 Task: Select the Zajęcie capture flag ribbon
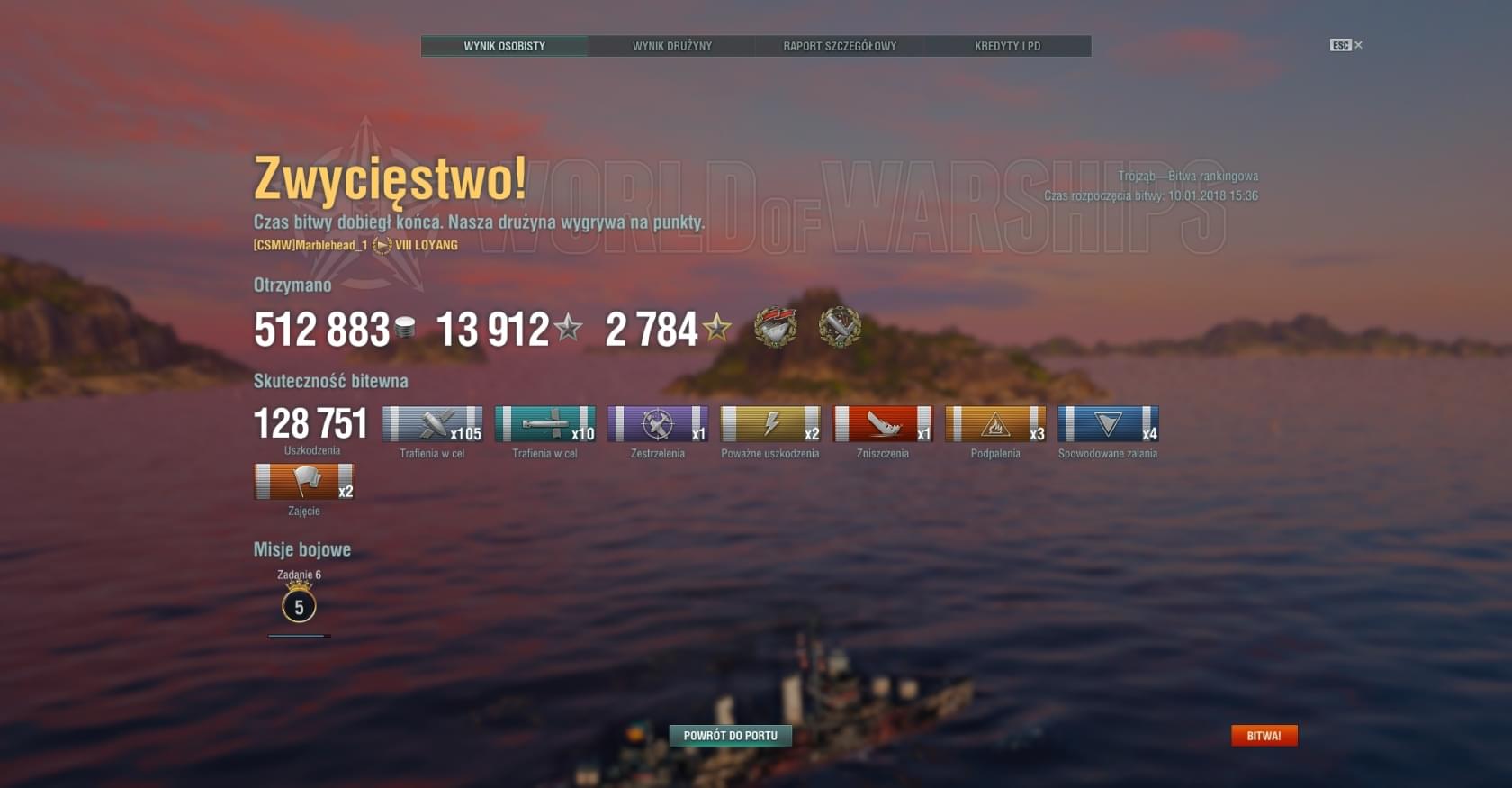click(304, 482)
